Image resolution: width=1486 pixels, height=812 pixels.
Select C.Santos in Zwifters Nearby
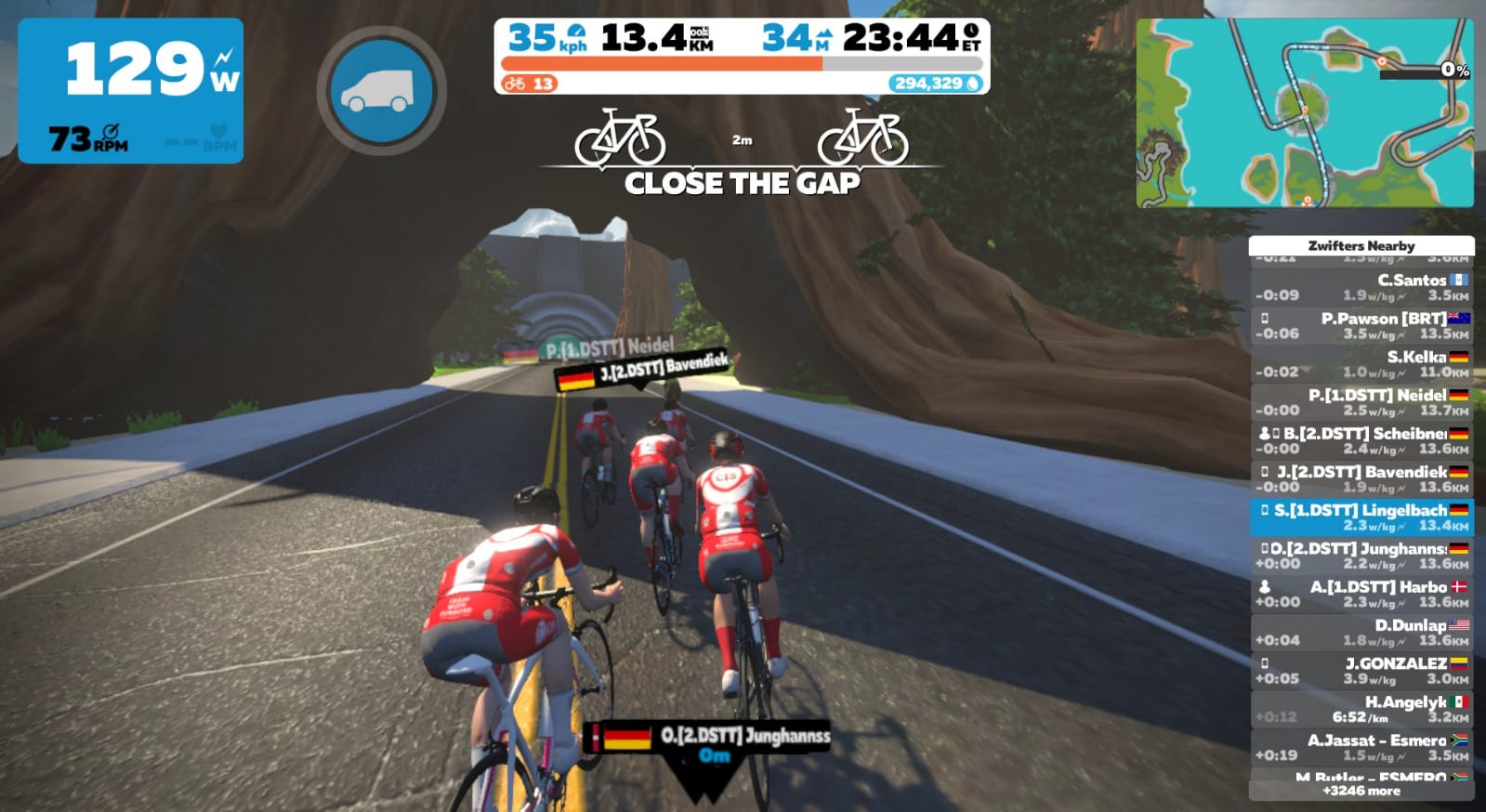click(x=1361, y=287)
